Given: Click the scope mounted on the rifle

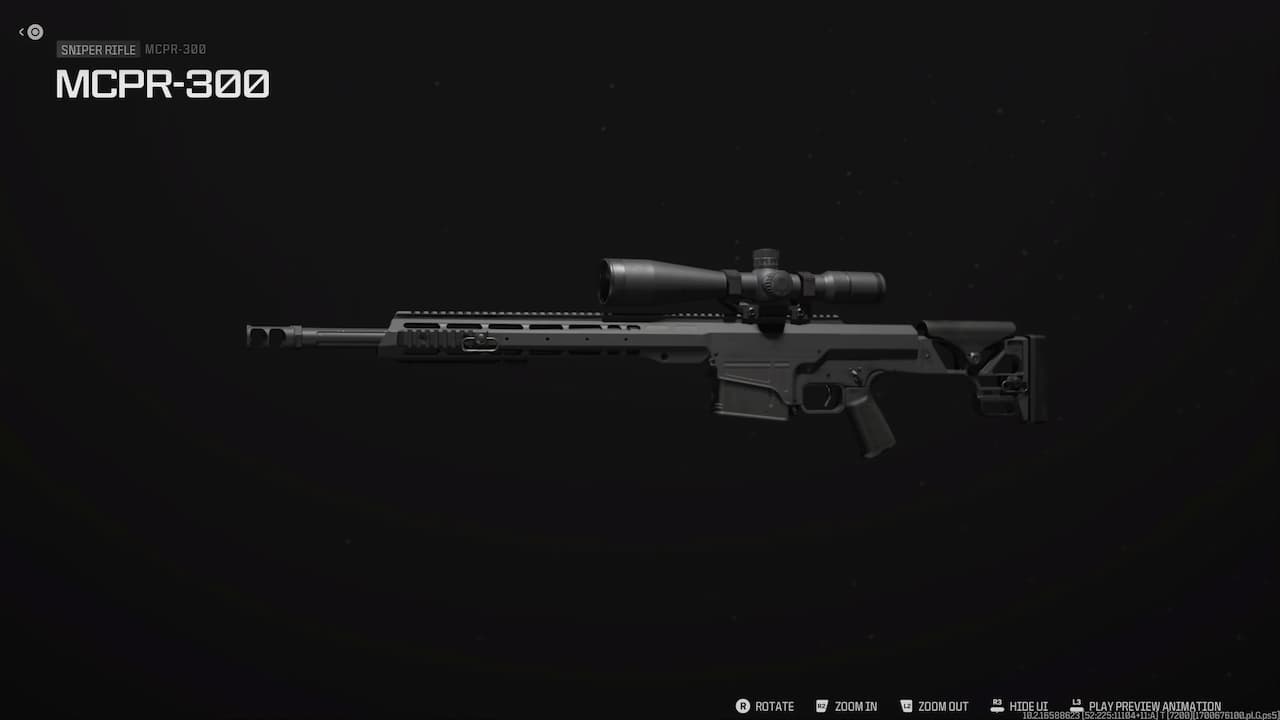Looking at the screenshot, I should [740, 282].
